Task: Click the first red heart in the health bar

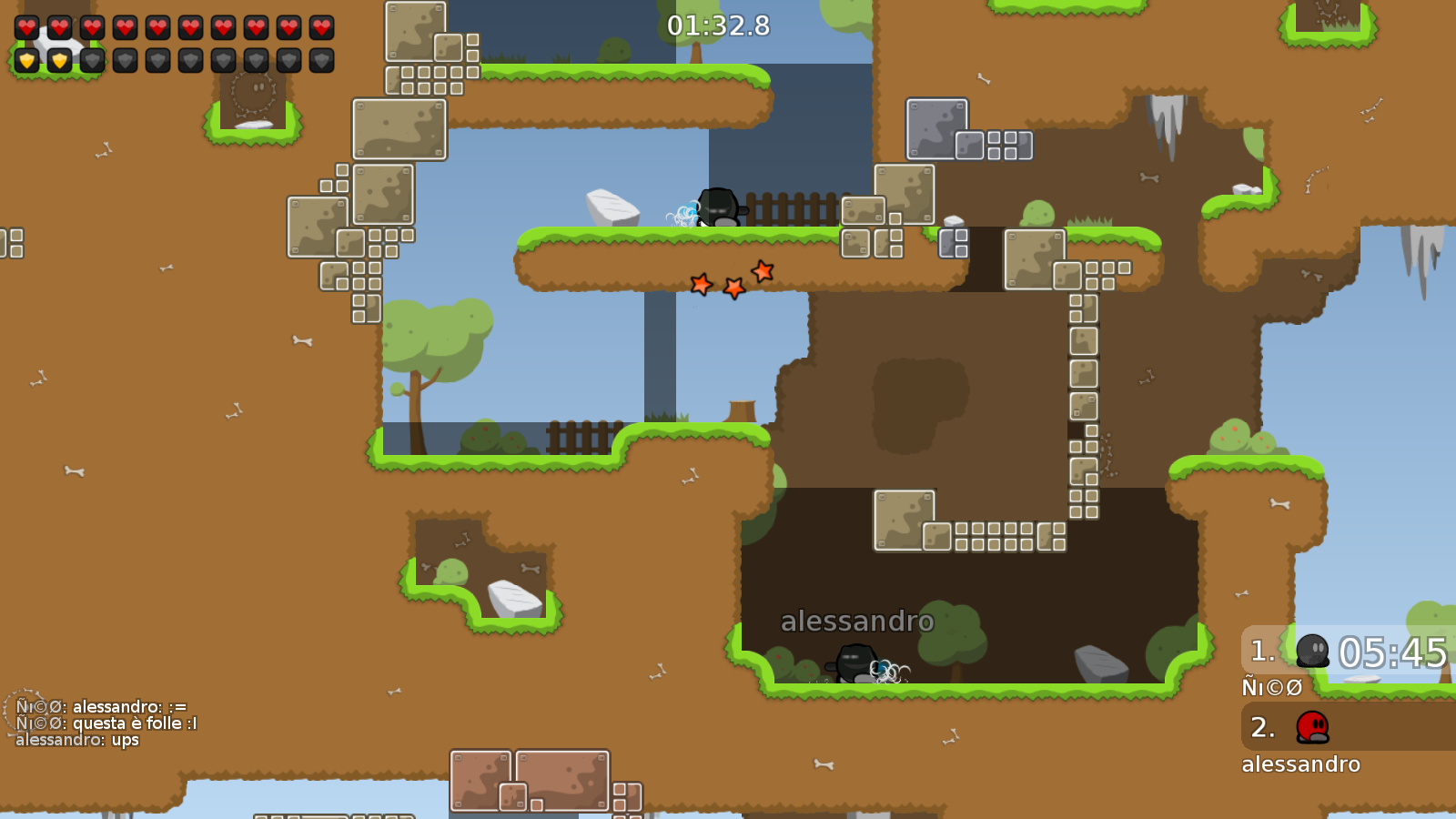Action: tap(25, 25)
